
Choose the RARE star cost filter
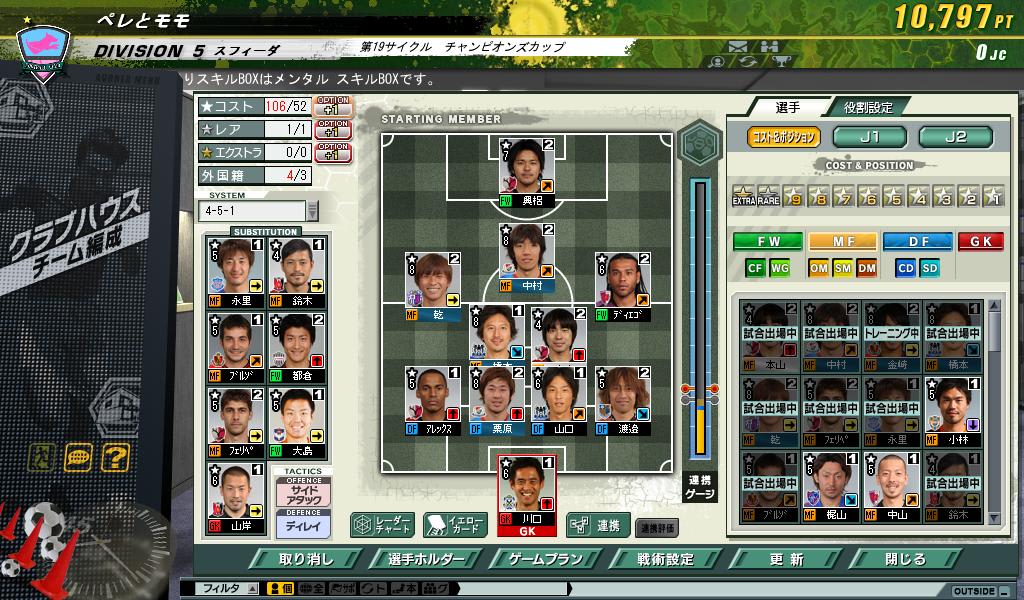tap(767, 196)
